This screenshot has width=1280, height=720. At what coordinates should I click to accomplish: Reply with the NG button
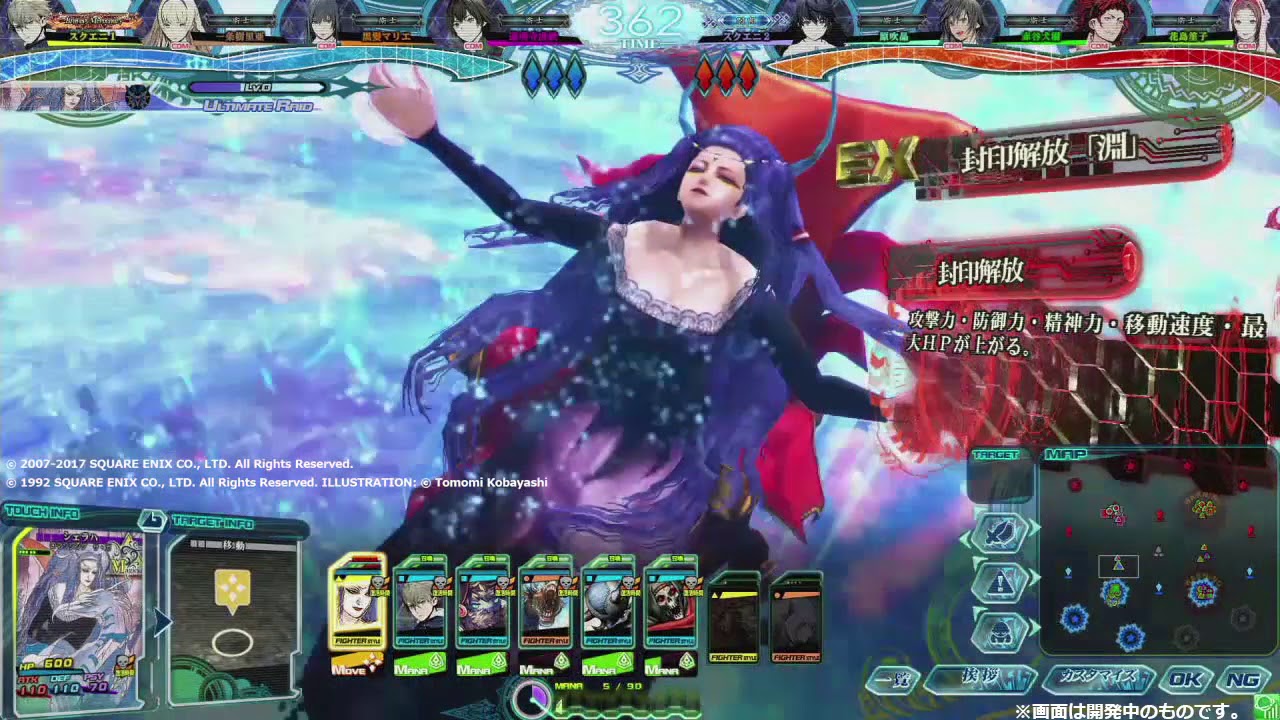click(1243, 680)
